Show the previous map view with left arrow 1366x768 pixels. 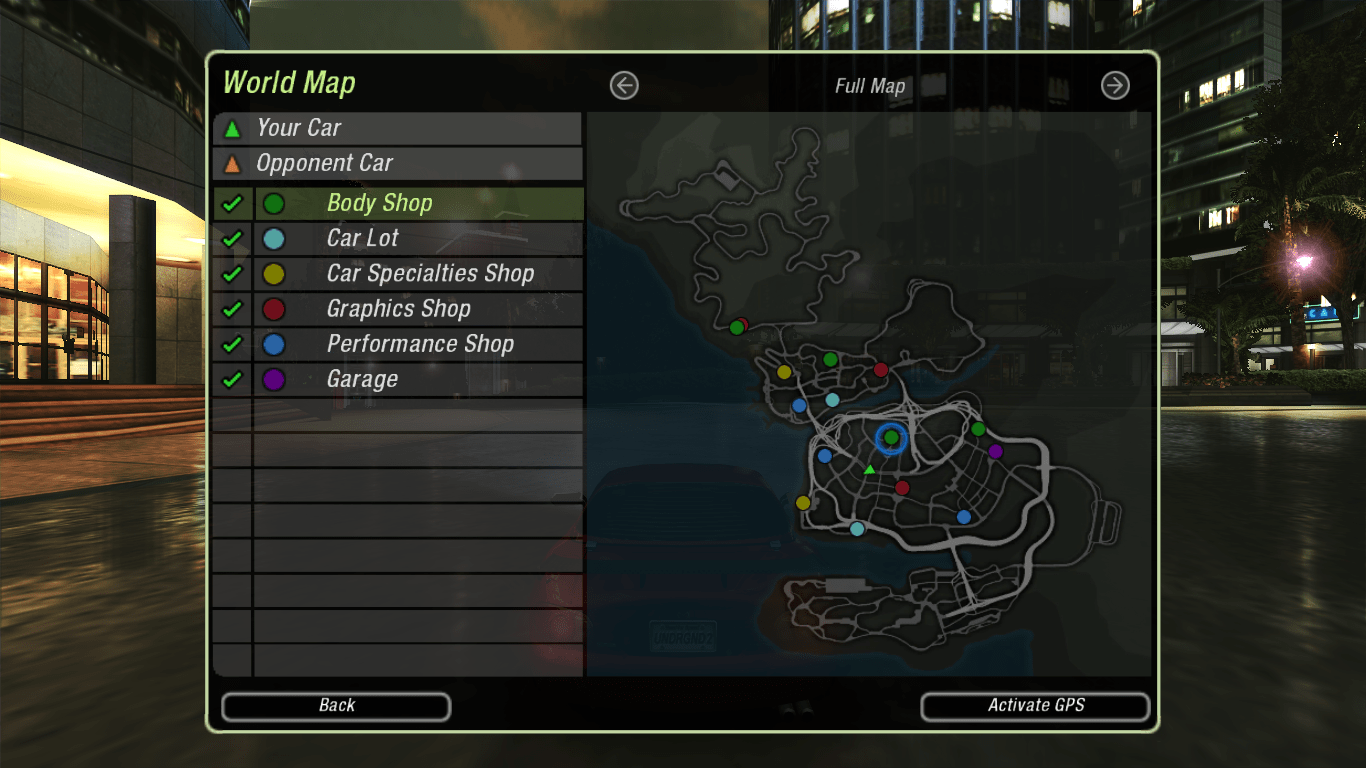click(624, 86)
